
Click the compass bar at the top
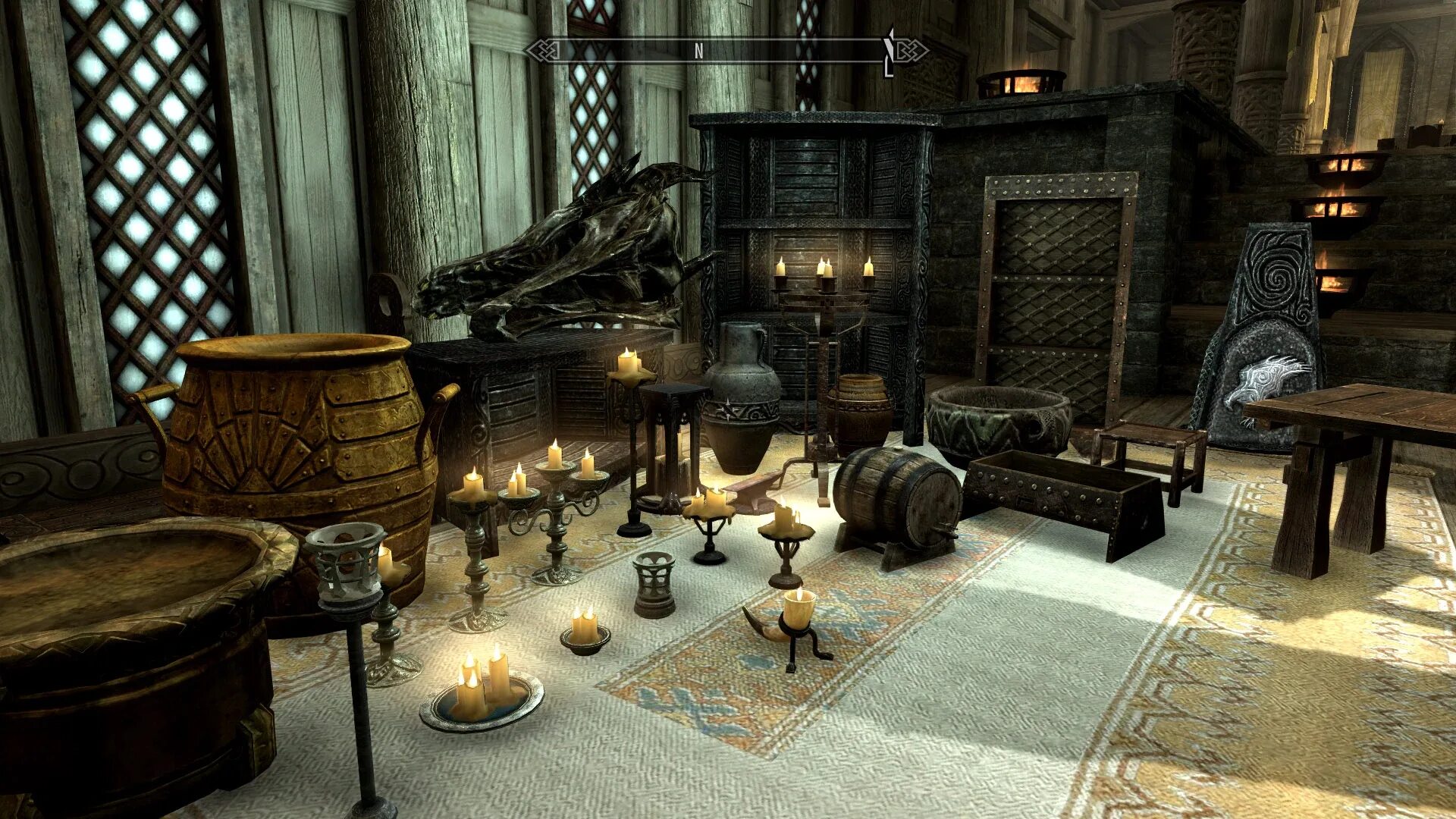[x=726, y=51]
